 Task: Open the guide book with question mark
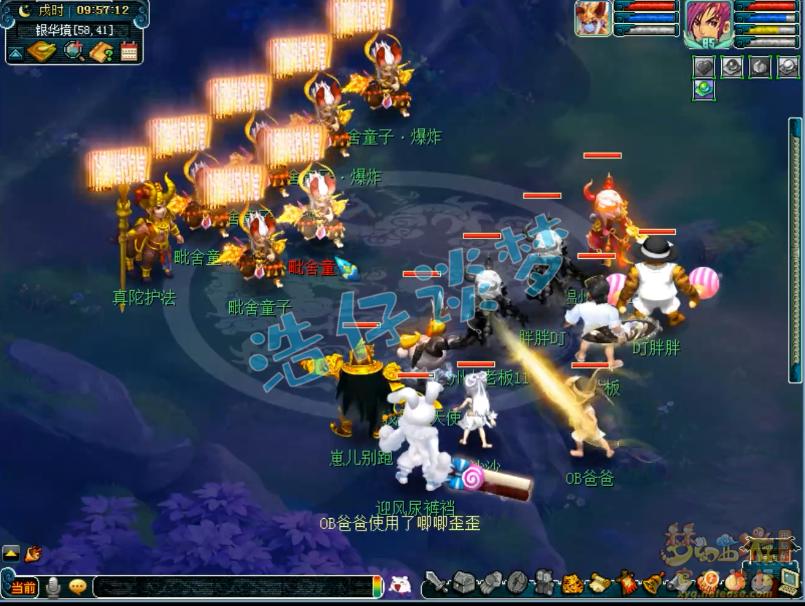click(x=101, y=51)
